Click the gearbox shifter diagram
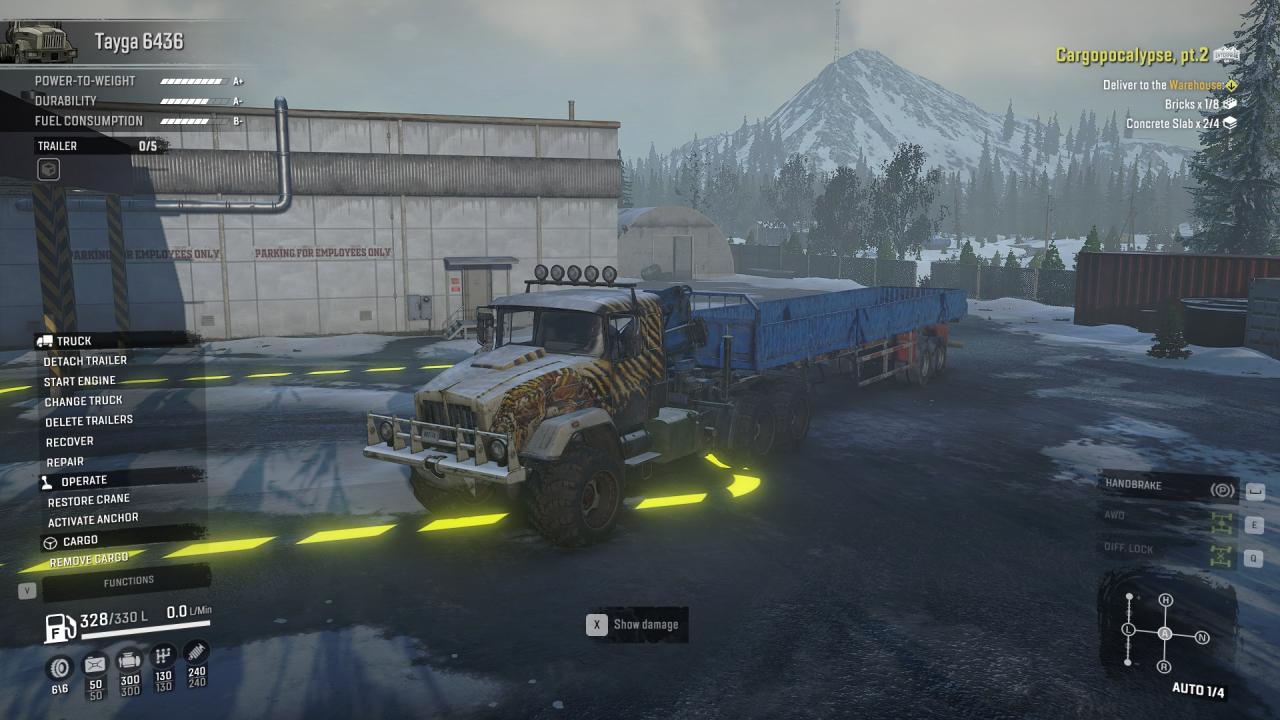This screenshot has width=1280, height=720. click(x=1165, y=634)
